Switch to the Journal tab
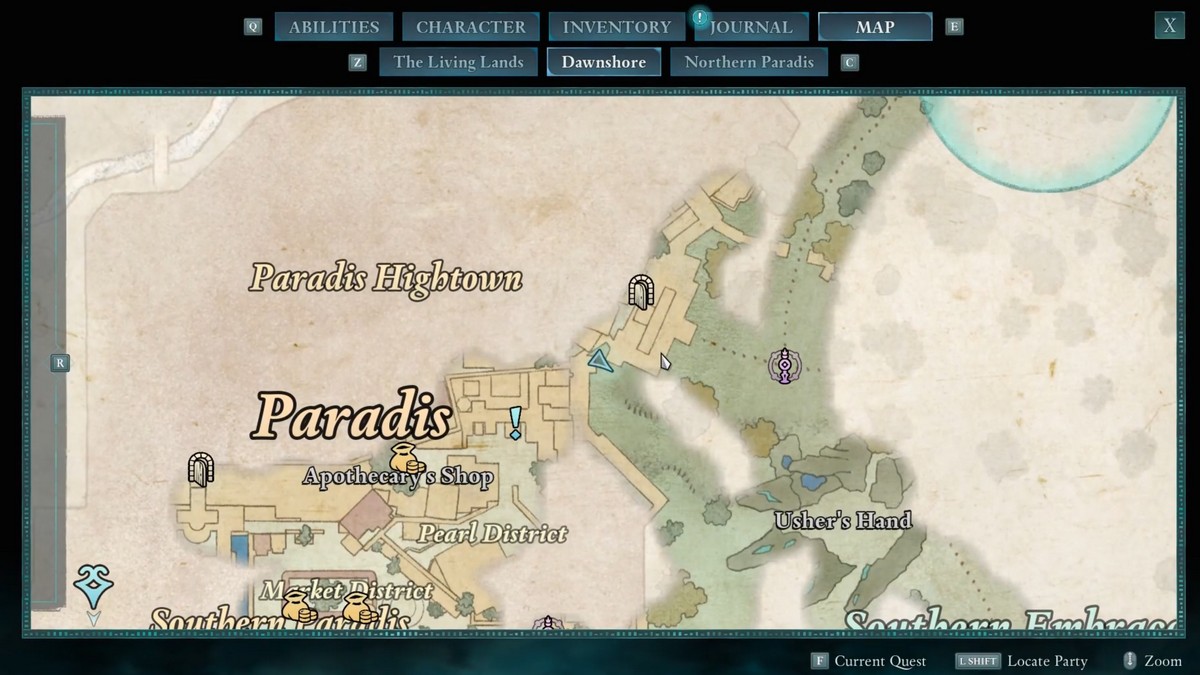 coord(750,27)
